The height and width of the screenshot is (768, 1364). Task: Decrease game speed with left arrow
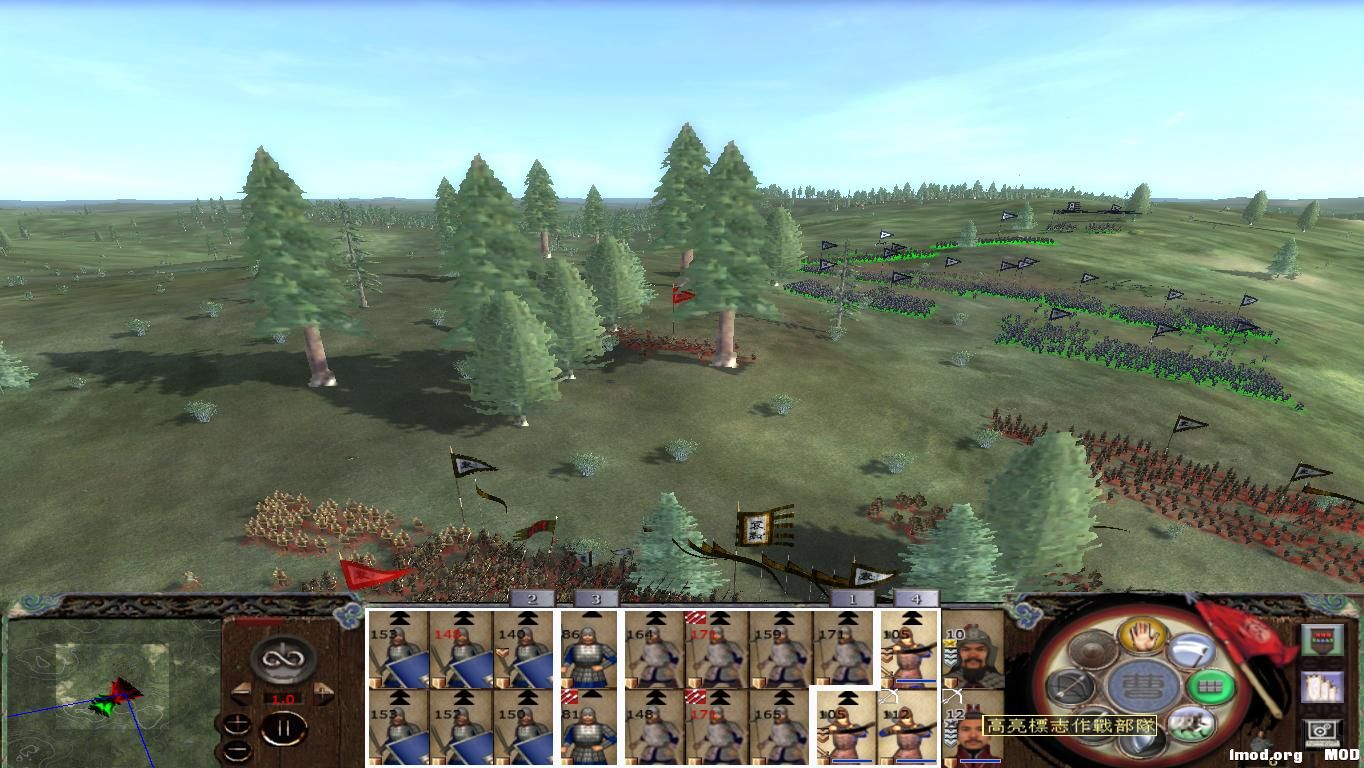pos(243,692)
